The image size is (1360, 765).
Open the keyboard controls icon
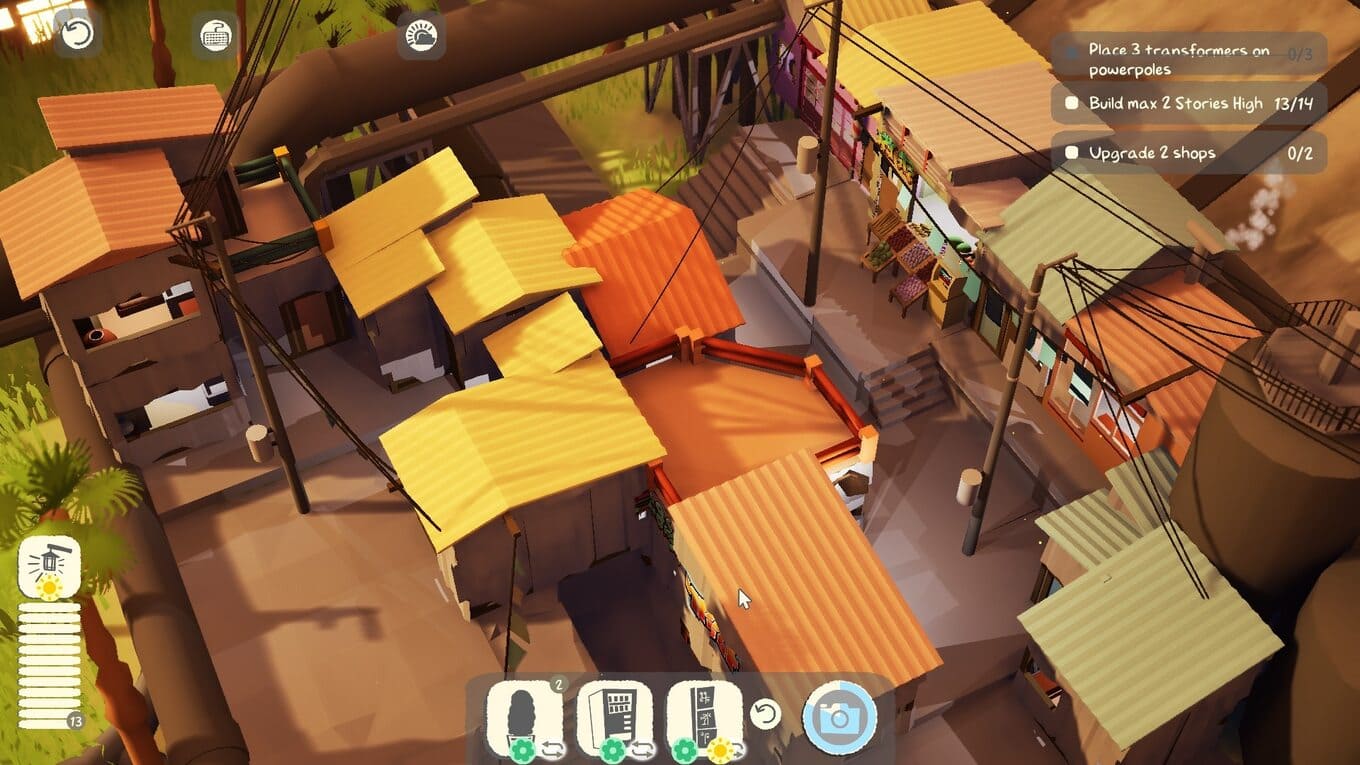(216, 36)
